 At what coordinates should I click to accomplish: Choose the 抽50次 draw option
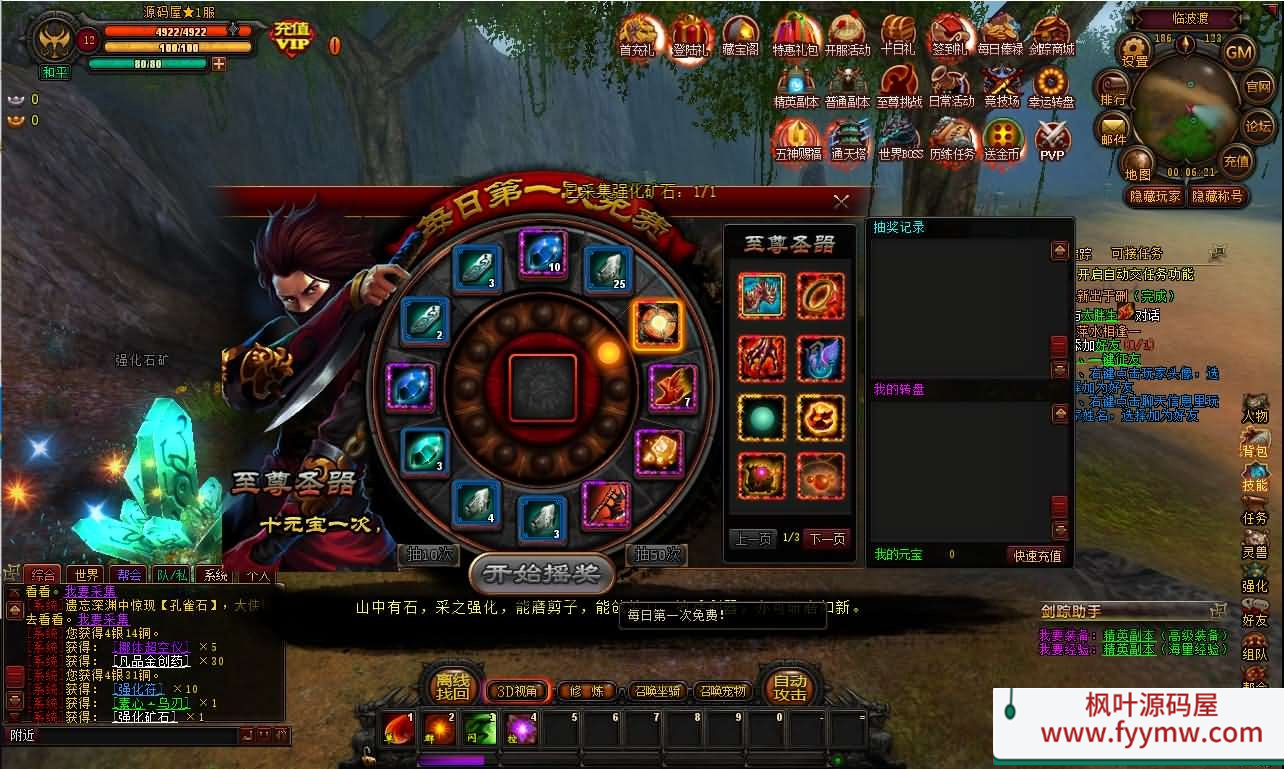pos(656,554)
